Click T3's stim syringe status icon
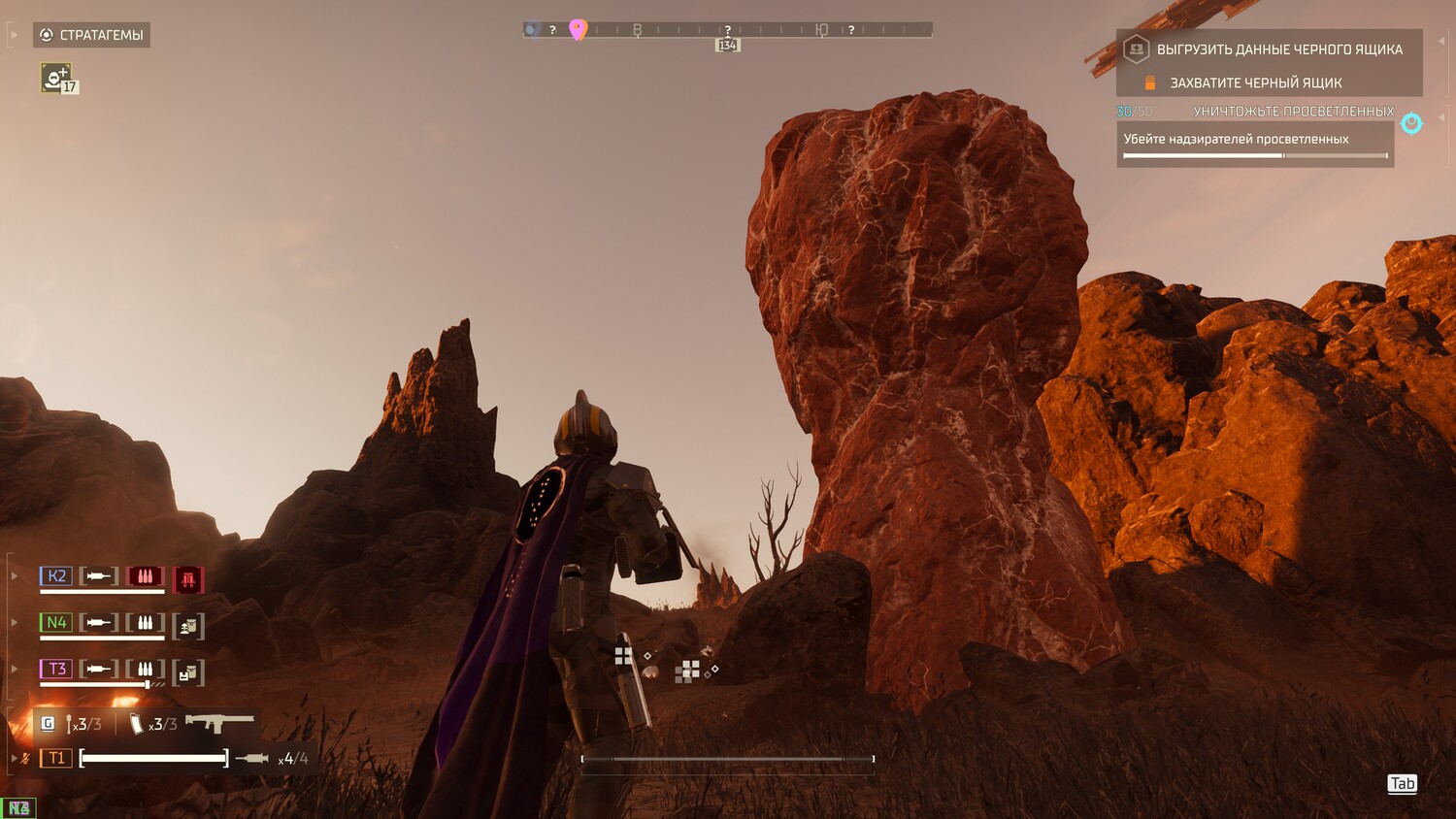The image size is (1456, 819). 98,669
